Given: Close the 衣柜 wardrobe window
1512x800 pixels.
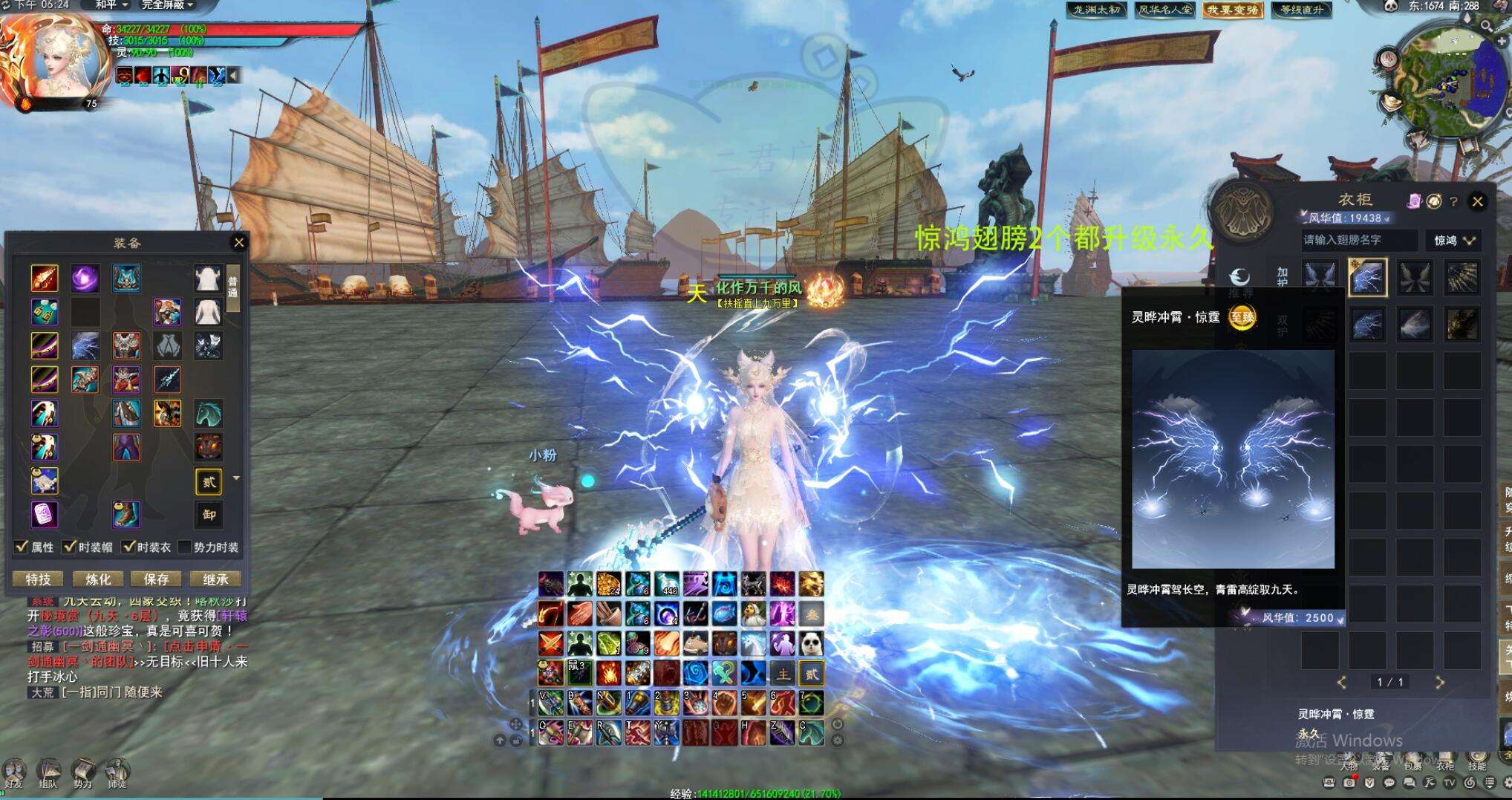Looking at the screenshot, I should [x=1477, y=201].
